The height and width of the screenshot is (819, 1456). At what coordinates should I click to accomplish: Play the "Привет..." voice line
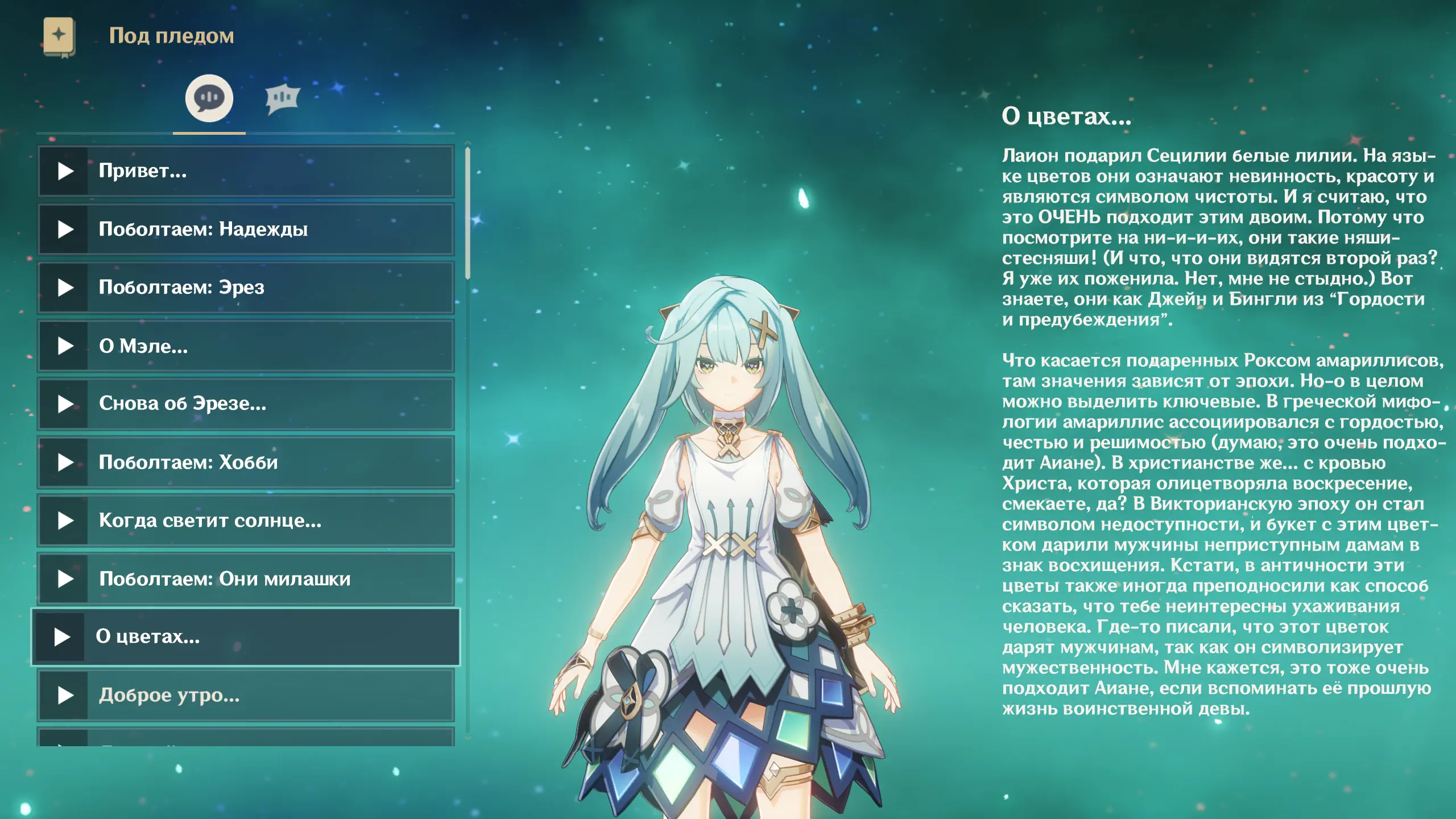pos(65,171)
